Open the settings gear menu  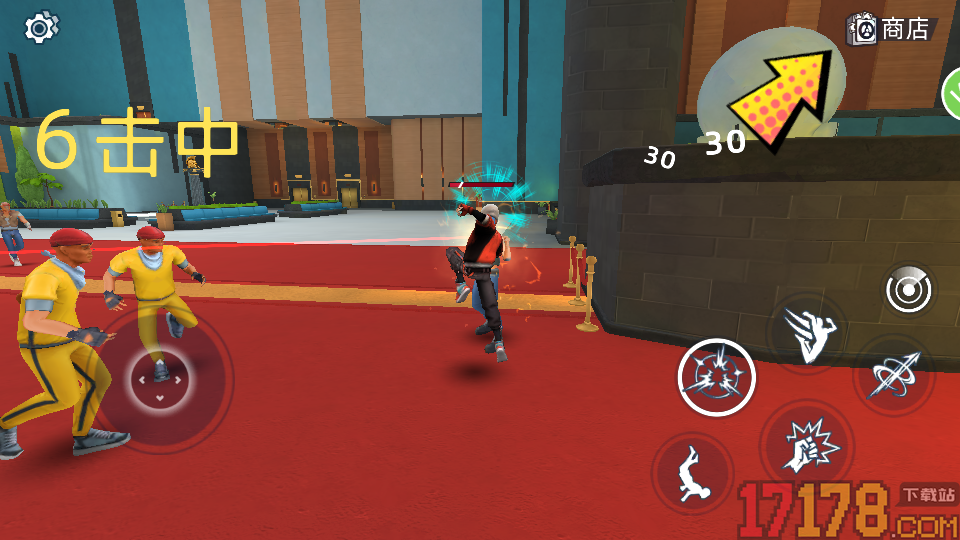coord(40,27)
